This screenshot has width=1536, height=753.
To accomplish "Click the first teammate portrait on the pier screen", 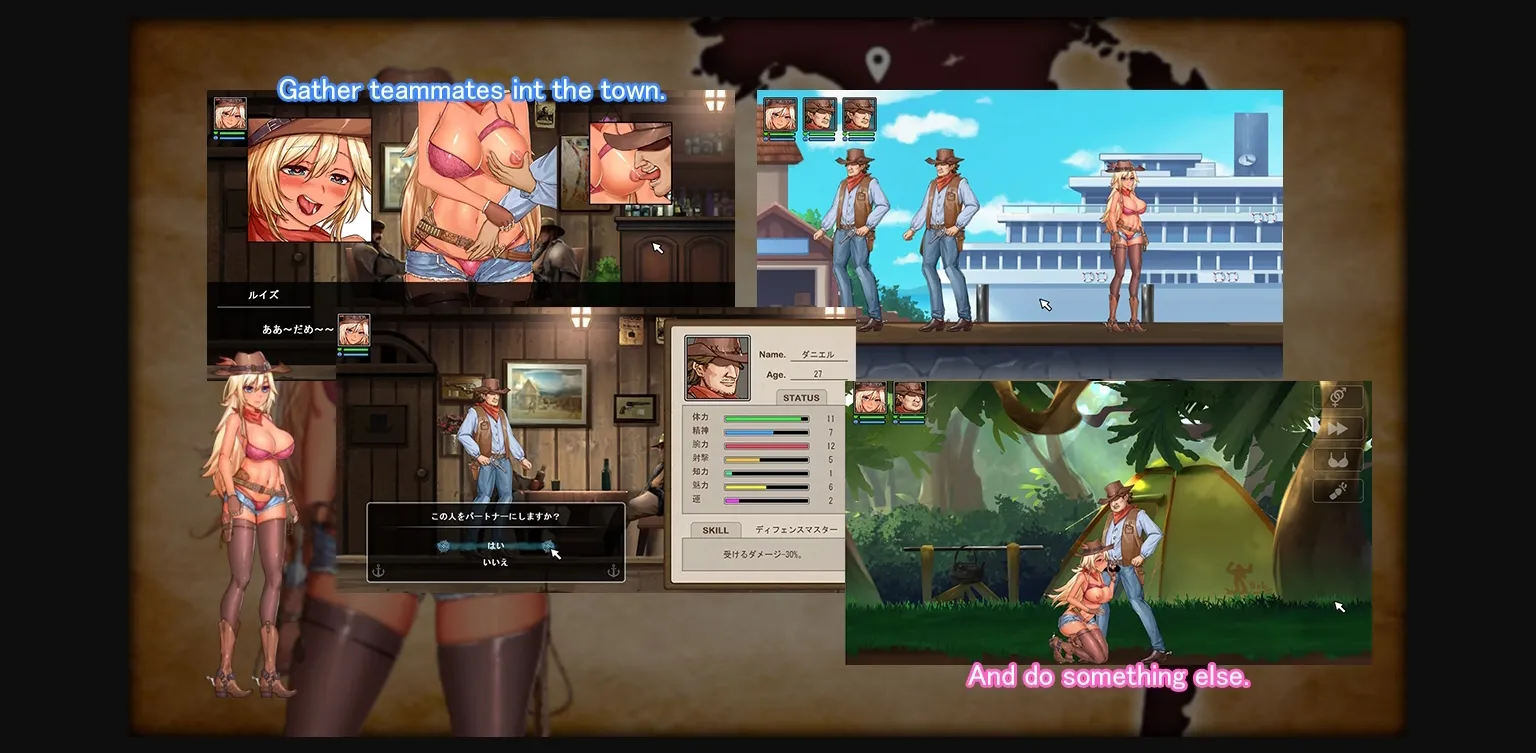I will click(x=780, y=112).
